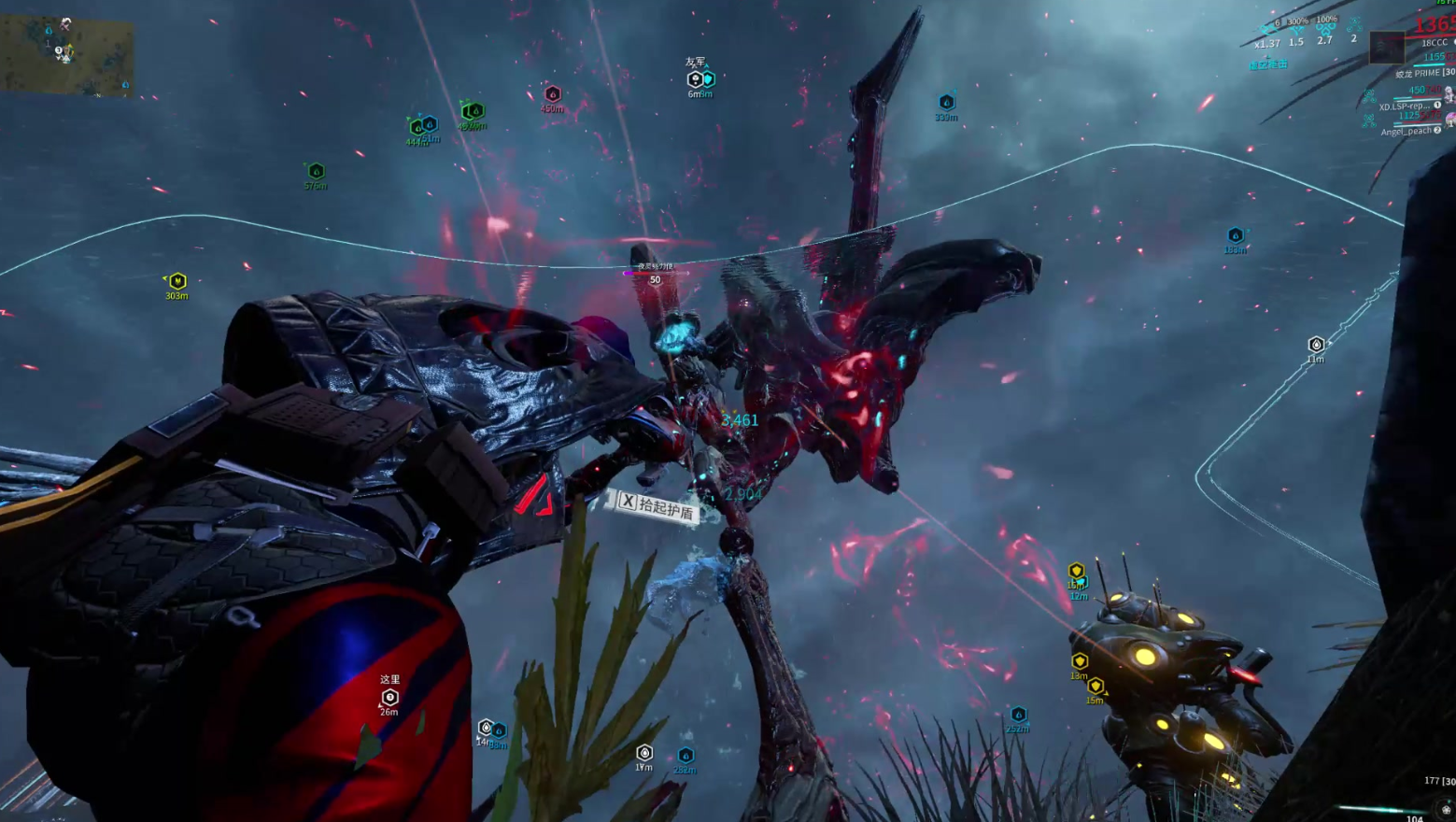
Task: Click the dark player portrait thumbnail
Action: (x=1387, y=47)
